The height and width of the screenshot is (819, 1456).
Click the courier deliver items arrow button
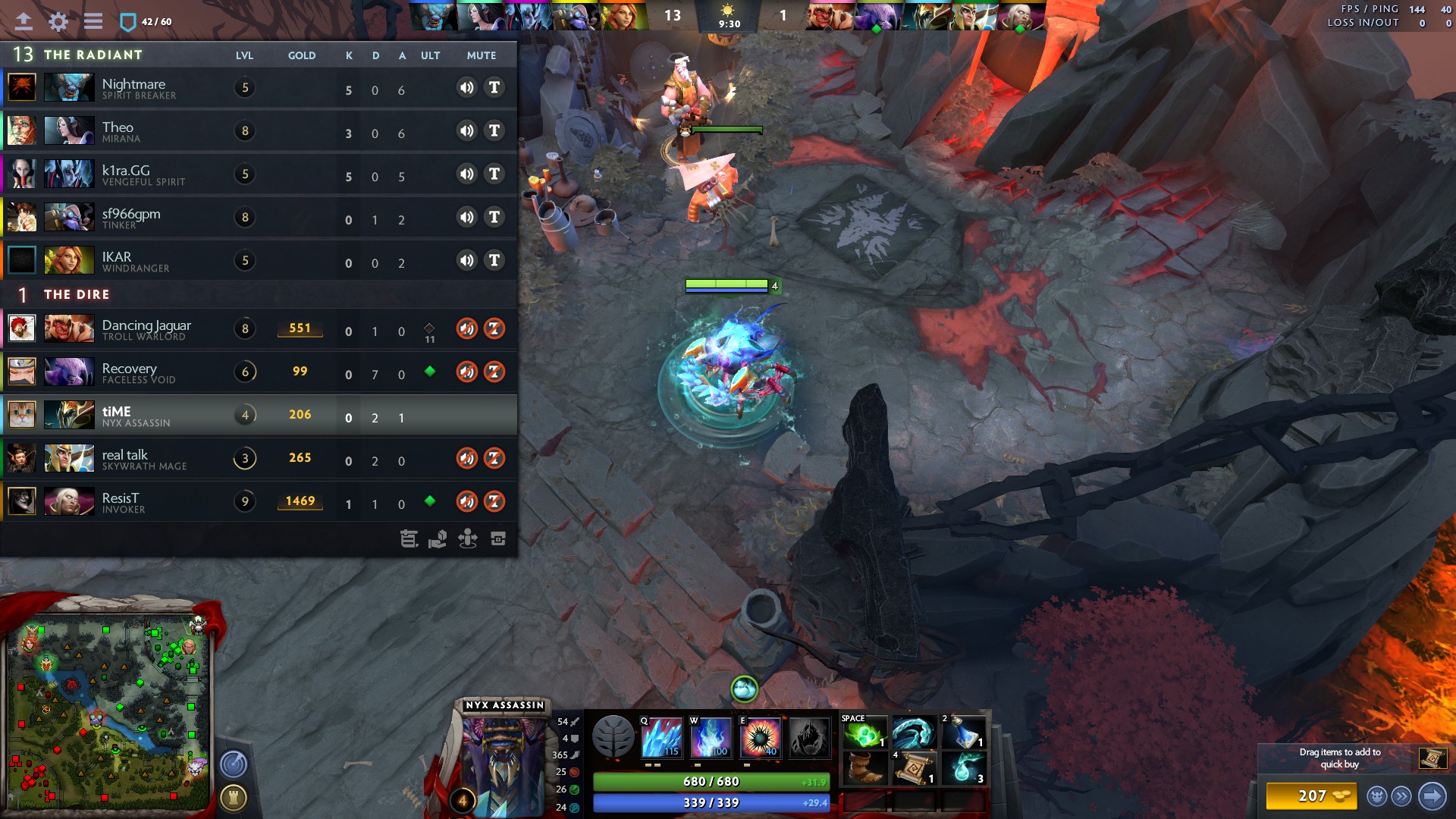tap(1432, 796)
